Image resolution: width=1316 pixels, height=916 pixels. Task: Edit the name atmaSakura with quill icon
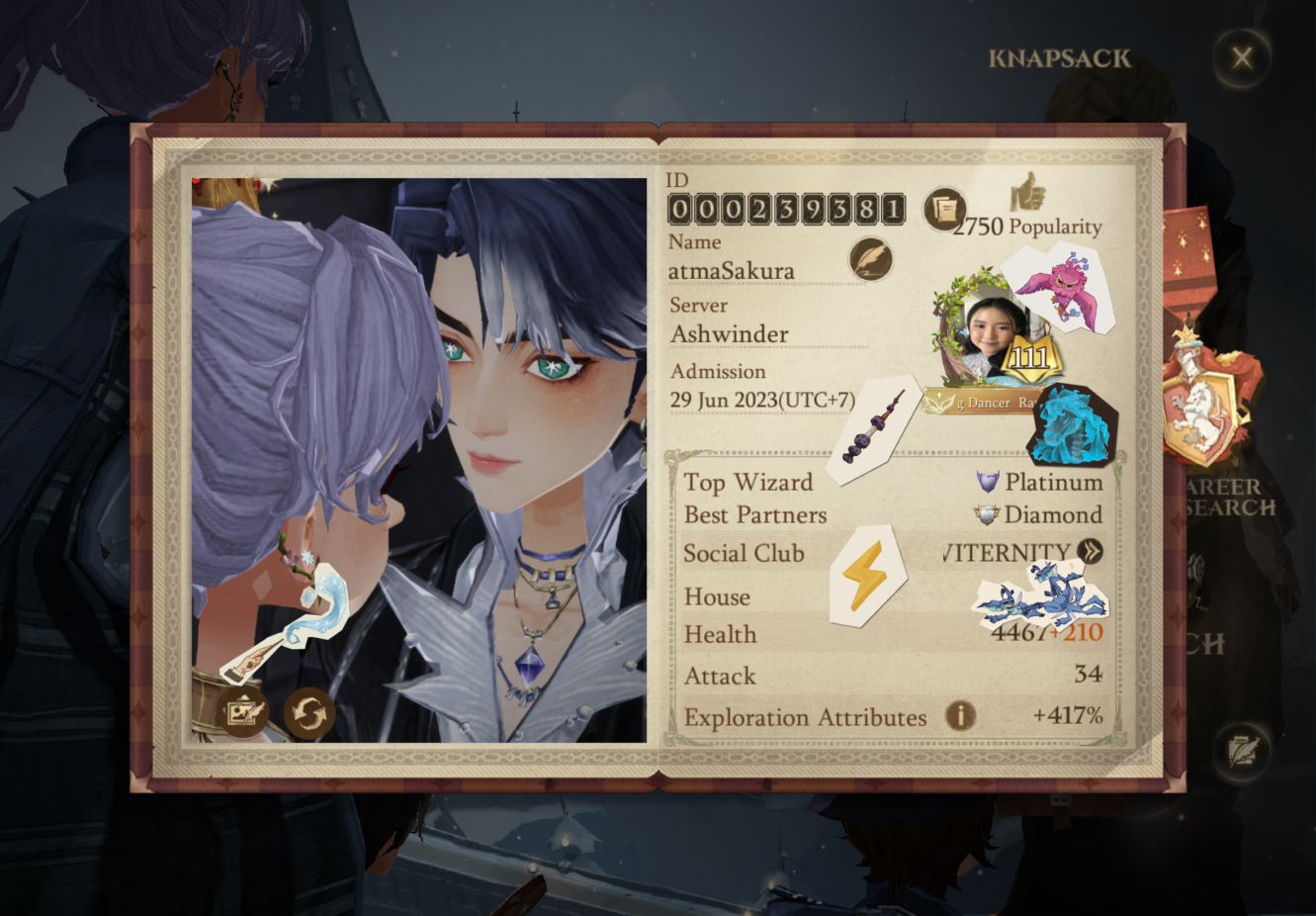tap(870, 259)
